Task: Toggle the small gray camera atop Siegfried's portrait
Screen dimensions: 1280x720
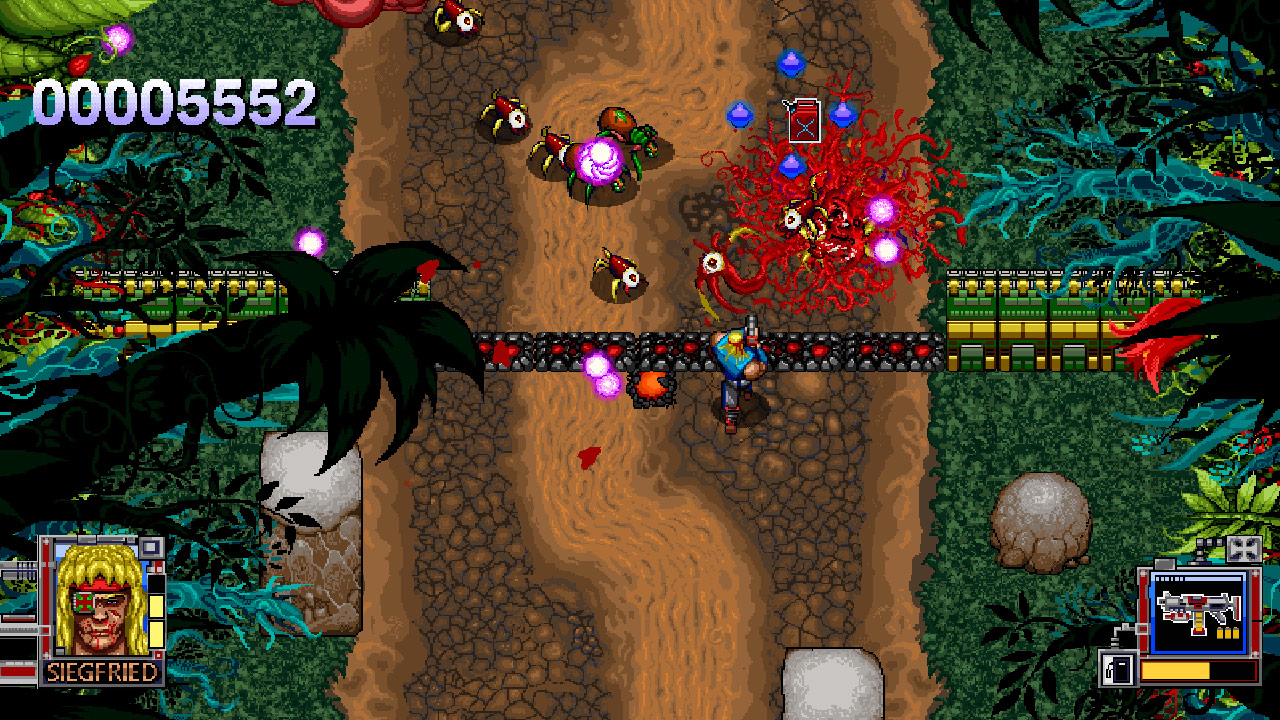Action: coord(151,550)
